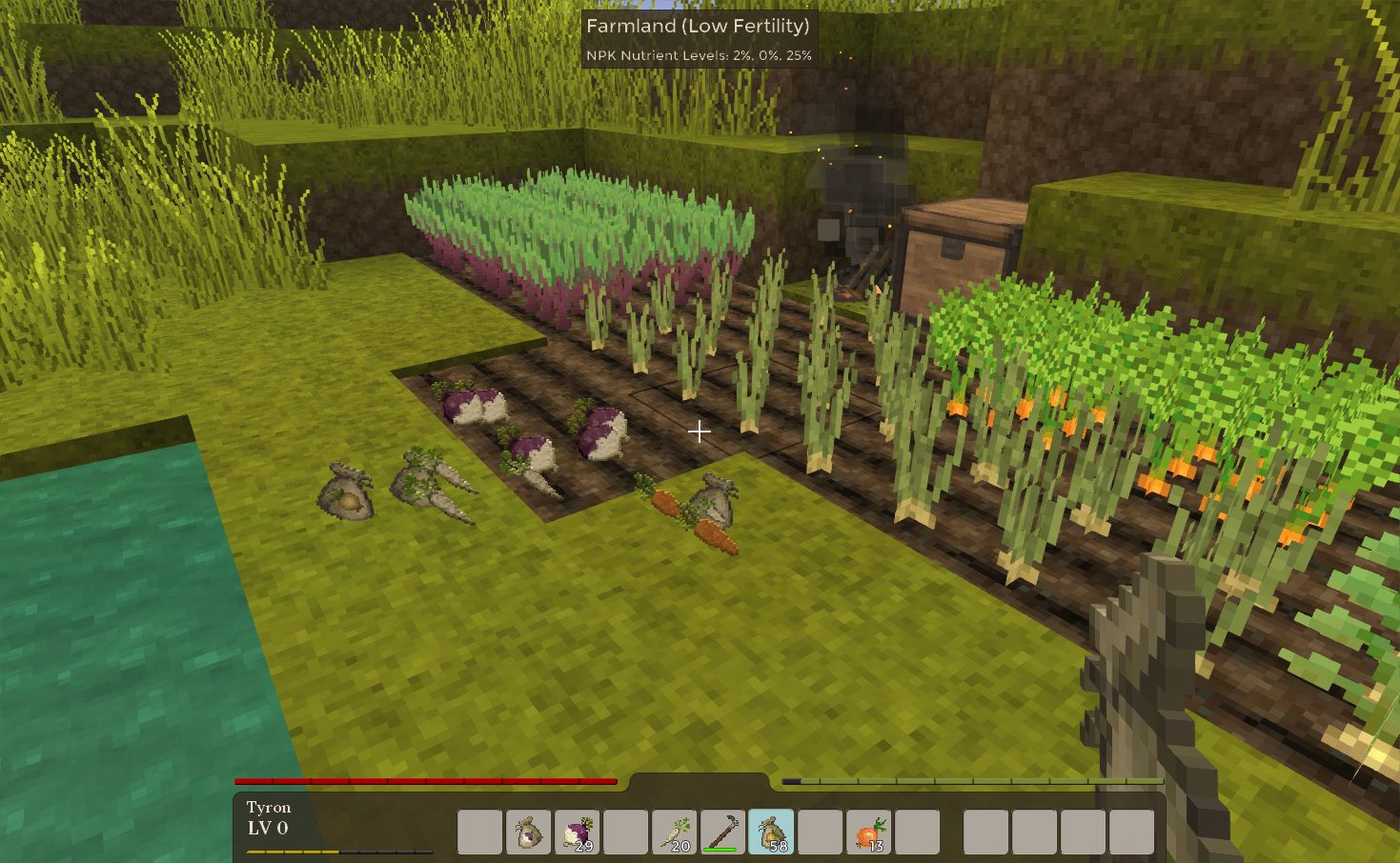The height and width of the screenshot is (863, 1400).
Task: Click the empty hotbar slot left of the seed bag
Action: pos(477,828)
